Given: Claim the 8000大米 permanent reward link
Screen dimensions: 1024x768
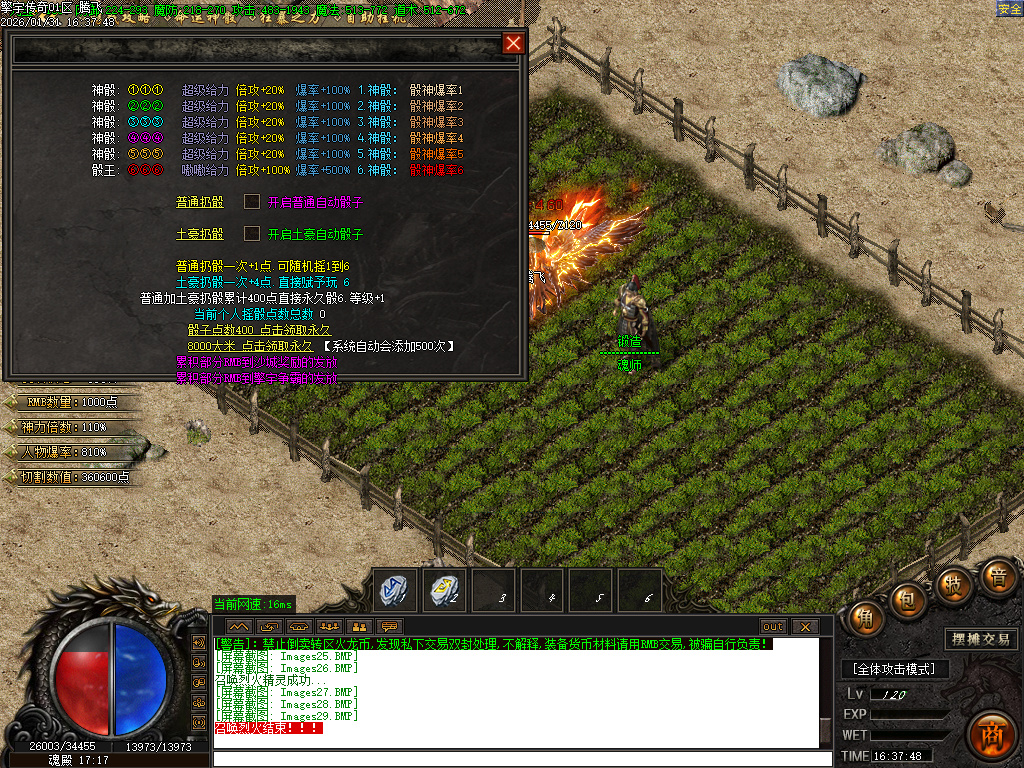Looking at the screenshot, I should 236,346.
